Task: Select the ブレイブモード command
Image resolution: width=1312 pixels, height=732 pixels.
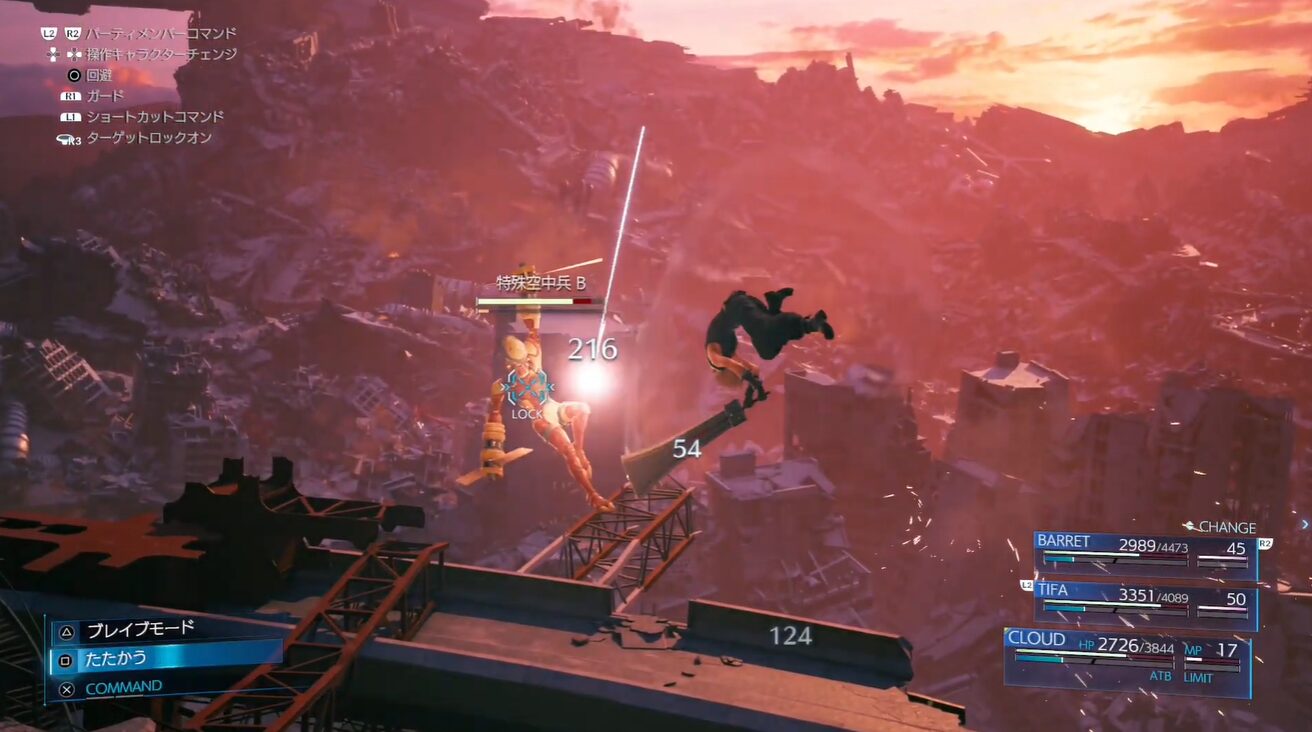Action: click(x=140, y=630)
